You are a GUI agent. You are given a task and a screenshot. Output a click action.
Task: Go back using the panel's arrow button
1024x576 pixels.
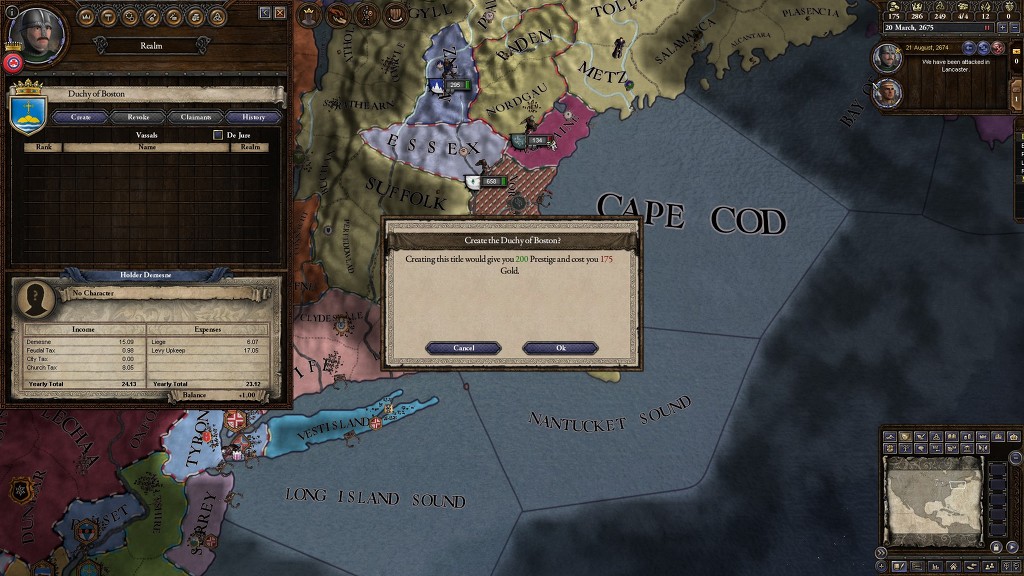(265, 12)
